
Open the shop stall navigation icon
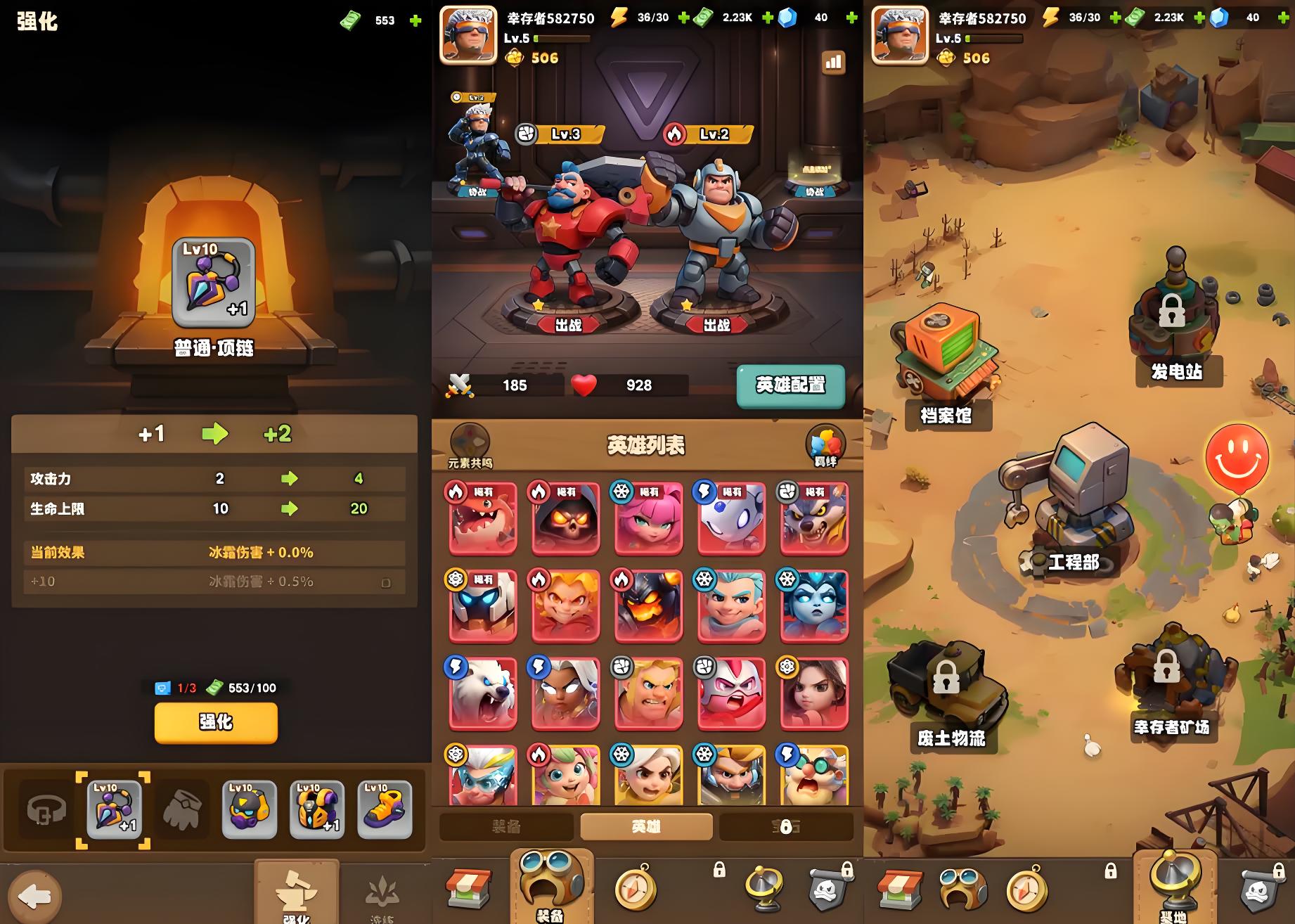coord(469,890)
